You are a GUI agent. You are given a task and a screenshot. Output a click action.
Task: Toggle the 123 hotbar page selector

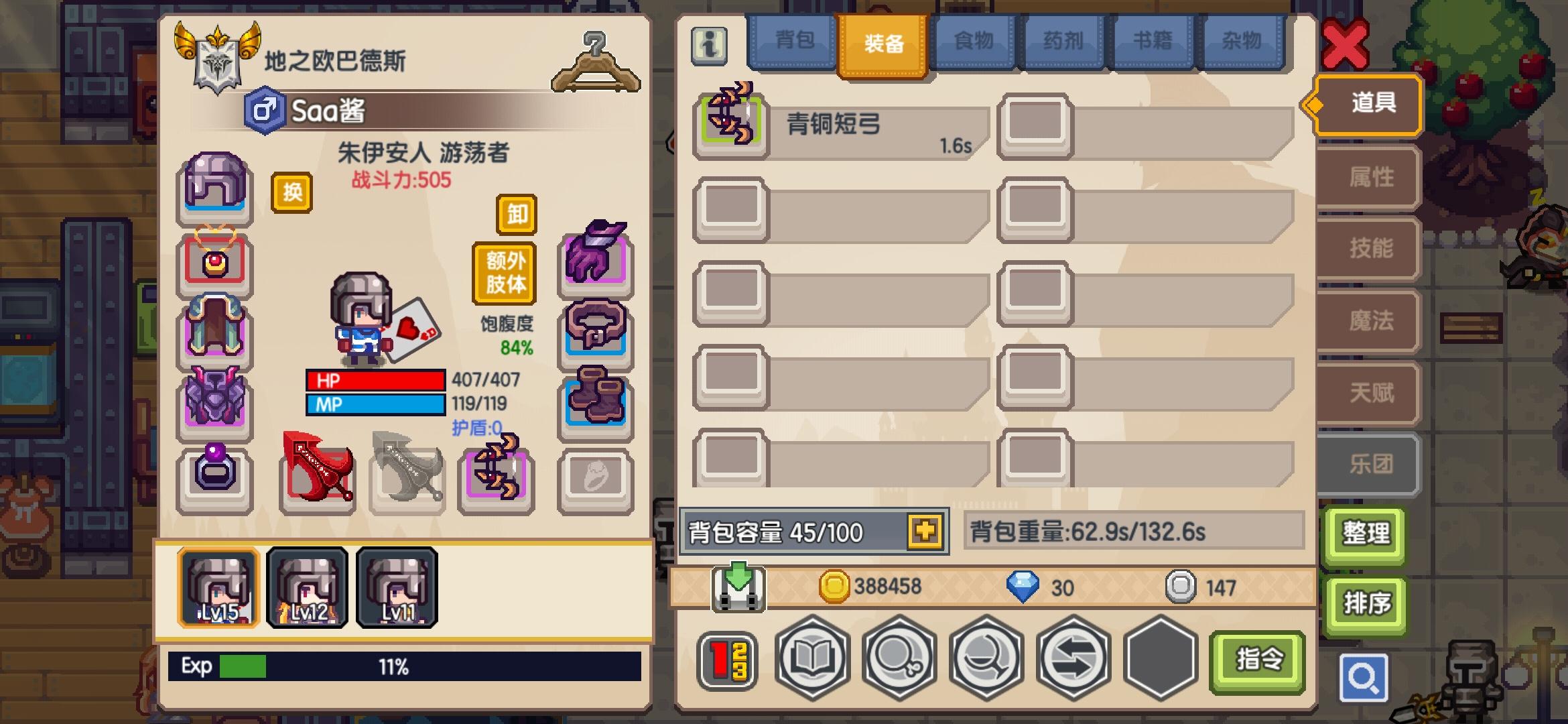[x=726, y=659]
